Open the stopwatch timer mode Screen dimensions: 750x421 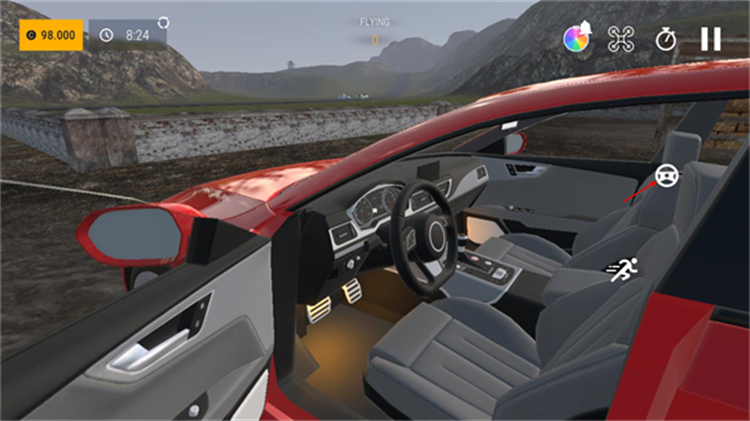coord(666,39)
